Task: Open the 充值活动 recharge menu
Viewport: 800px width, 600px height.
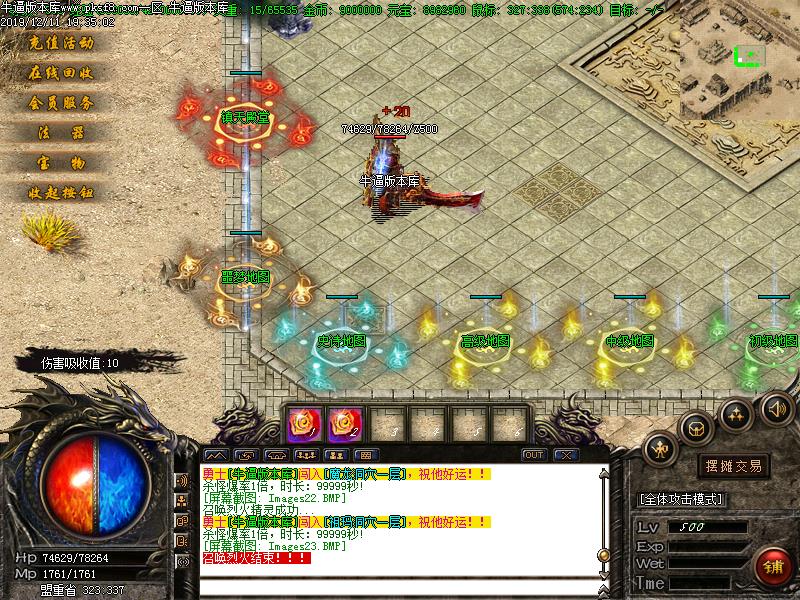Action: pyautogui.click(x=60, y=44)
